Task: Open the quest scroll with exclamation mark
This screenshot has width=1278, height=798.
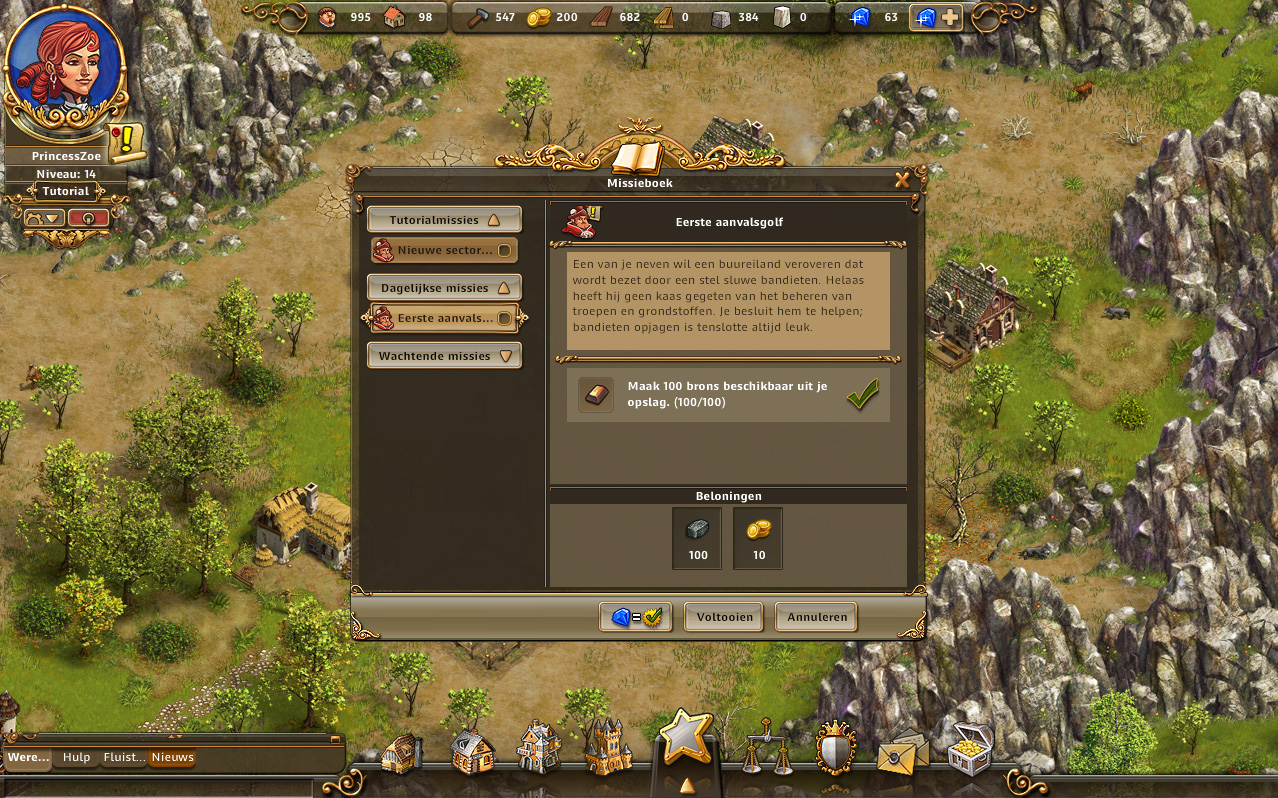Action: (x=128, y=143)
